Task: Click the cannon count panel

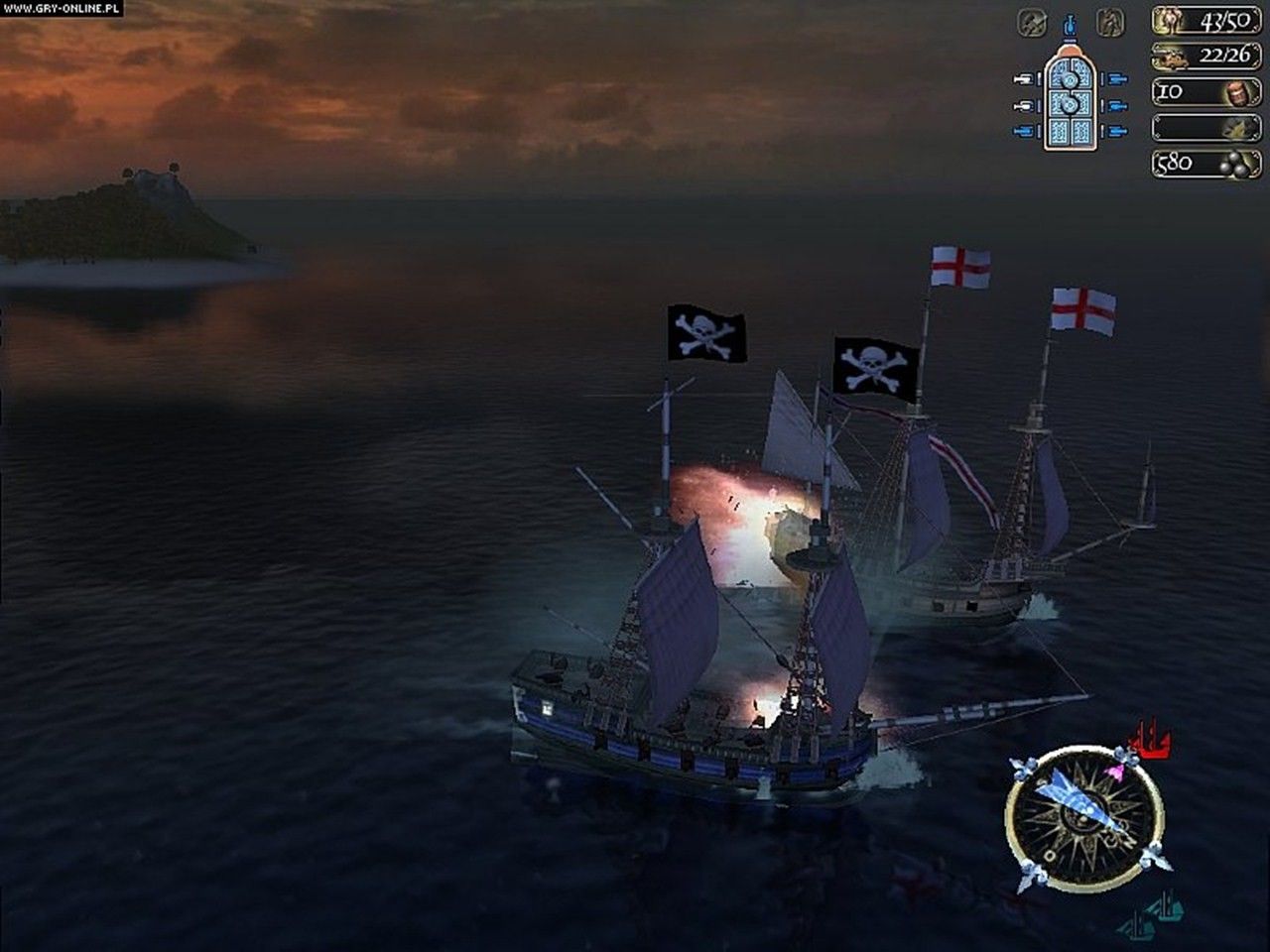Action: click(x=1206, y=57)
